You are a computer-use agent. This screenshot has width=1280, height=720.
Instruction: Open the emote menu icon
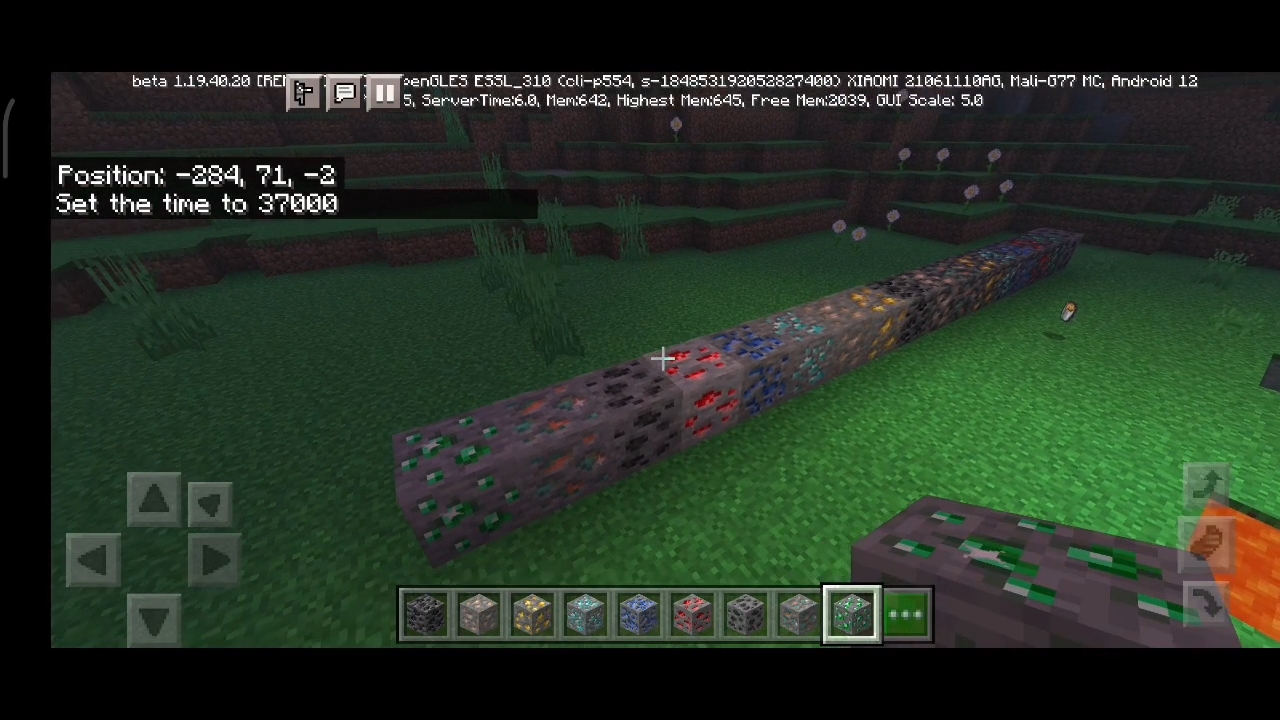(304, 93)
